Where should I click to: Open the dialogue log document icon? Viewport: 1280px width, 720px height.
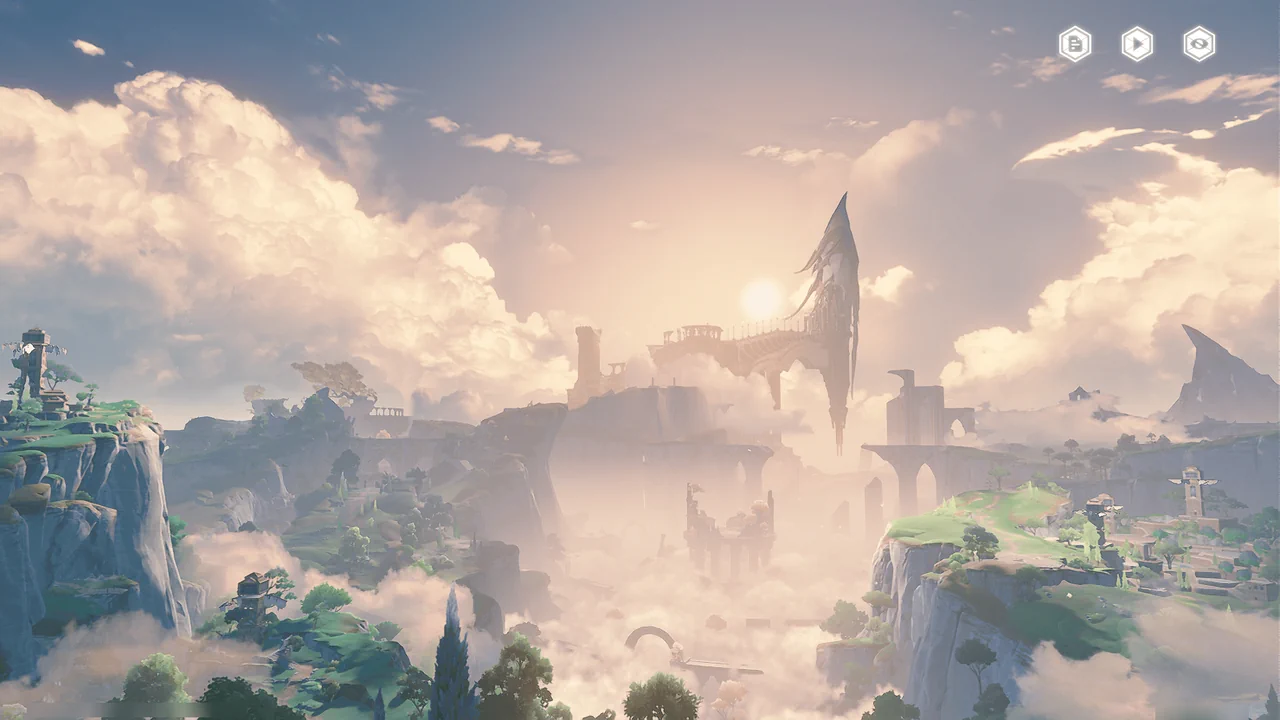(1075, 44)
